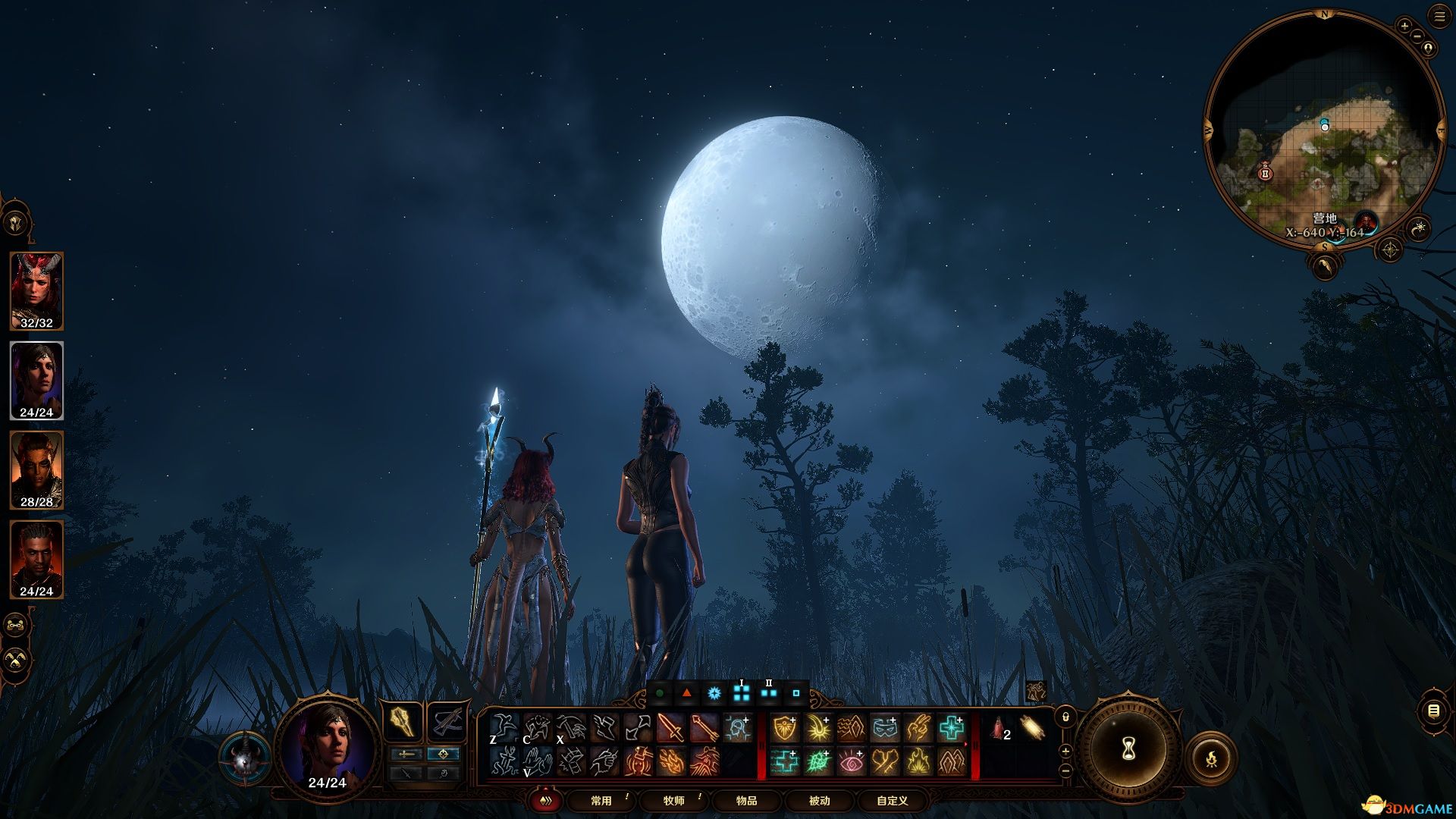Open the game menu with the three-line icon
1456x819 pixels.
[x=1439, y=17]
